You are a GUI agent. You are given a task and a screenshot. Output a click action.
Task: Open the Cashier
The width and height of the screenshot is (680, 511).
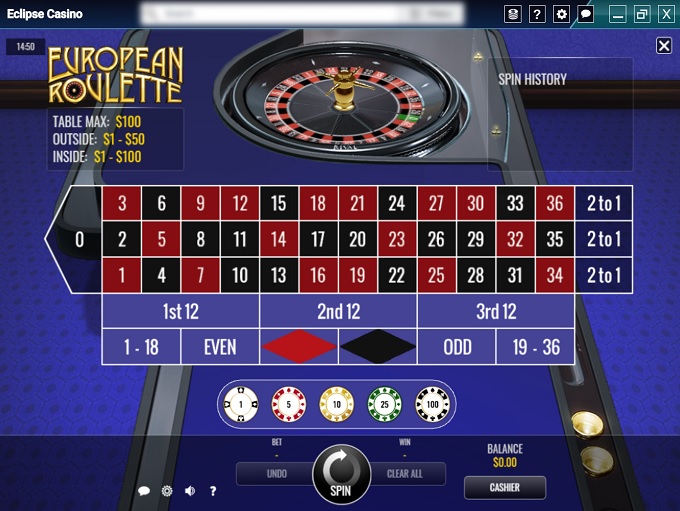tap(505, 488)
